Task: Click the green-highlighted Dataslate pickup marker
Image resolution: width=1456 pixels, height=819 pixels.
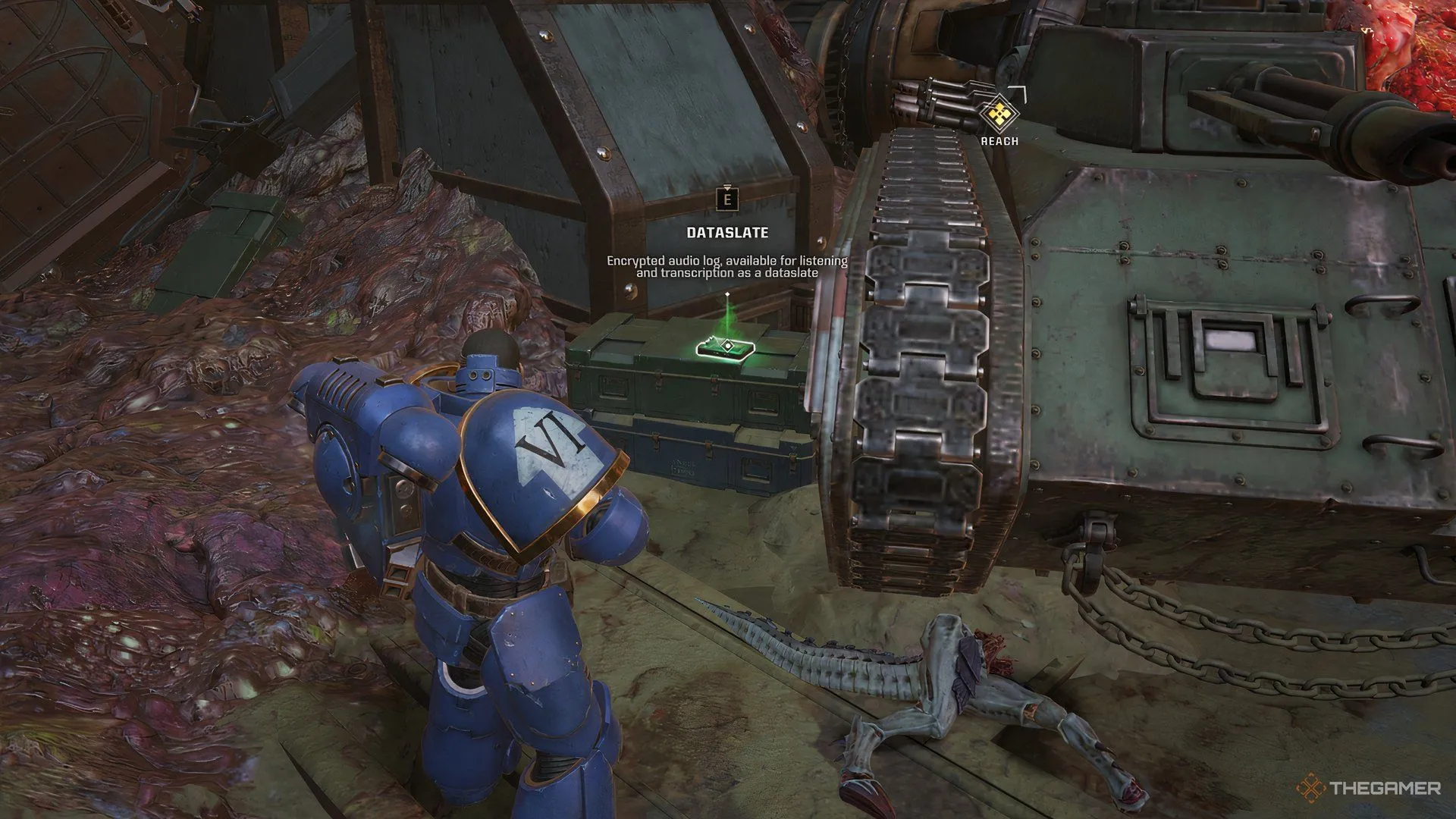Action: point(726,347)
